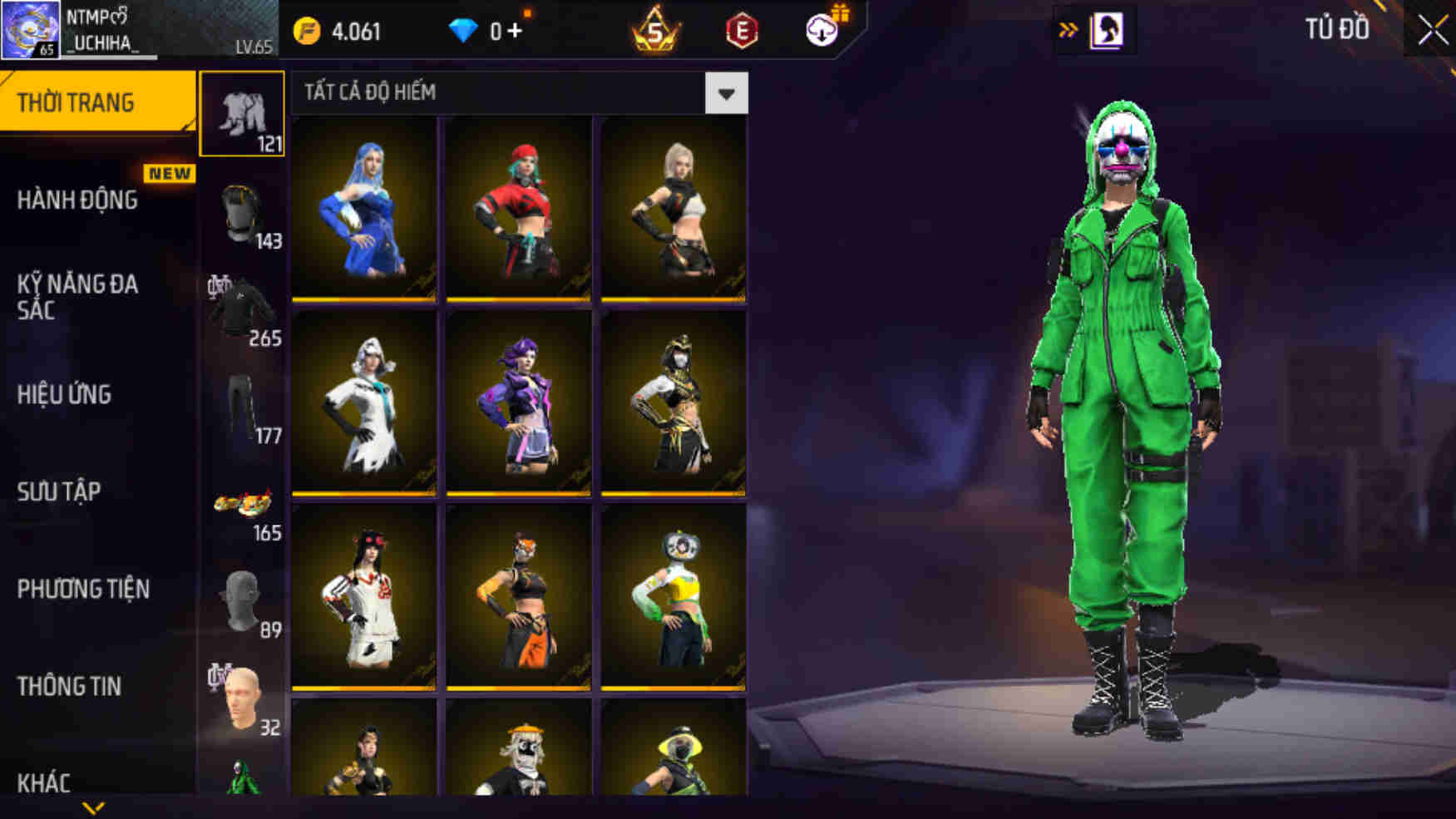The width and height of the screenshot is (1456, 819).
Task: Select the blue dress outfit thumbnail
Action: pyautogui.click(x=363, y=210)
